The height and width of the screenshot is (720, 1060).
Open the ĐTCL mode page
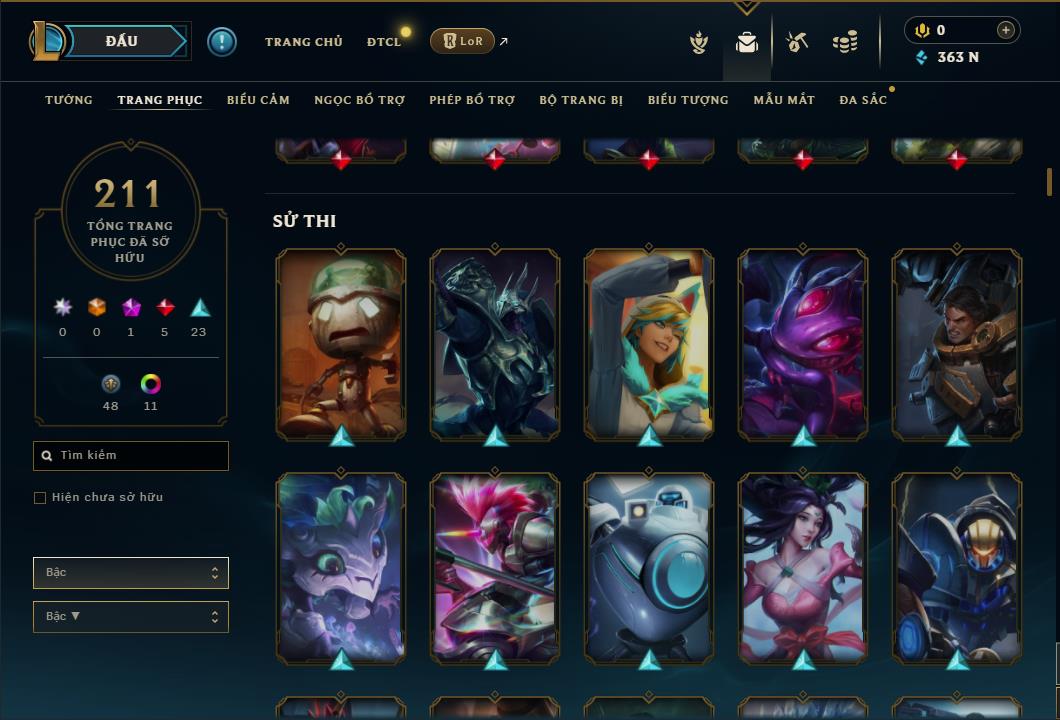[383, 42]
